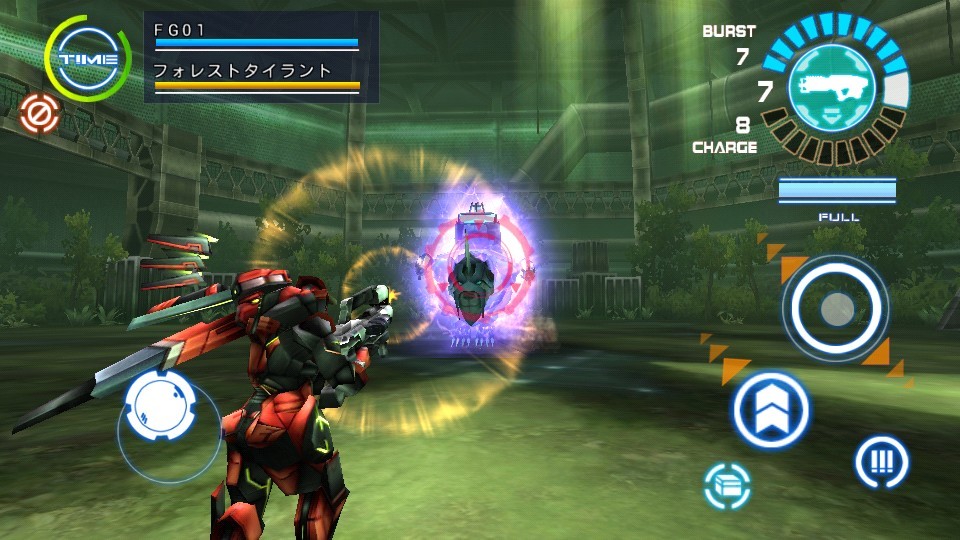Tap the red crossed-circle icon
This screenshot has width=960, height=540.
point(40,116)
